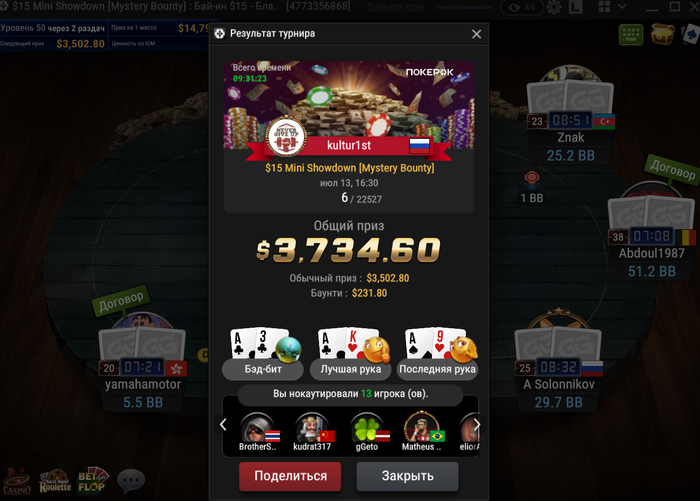Show next knocked-out players with right arrow
This screenshot has width=700, height=501.
477,425
